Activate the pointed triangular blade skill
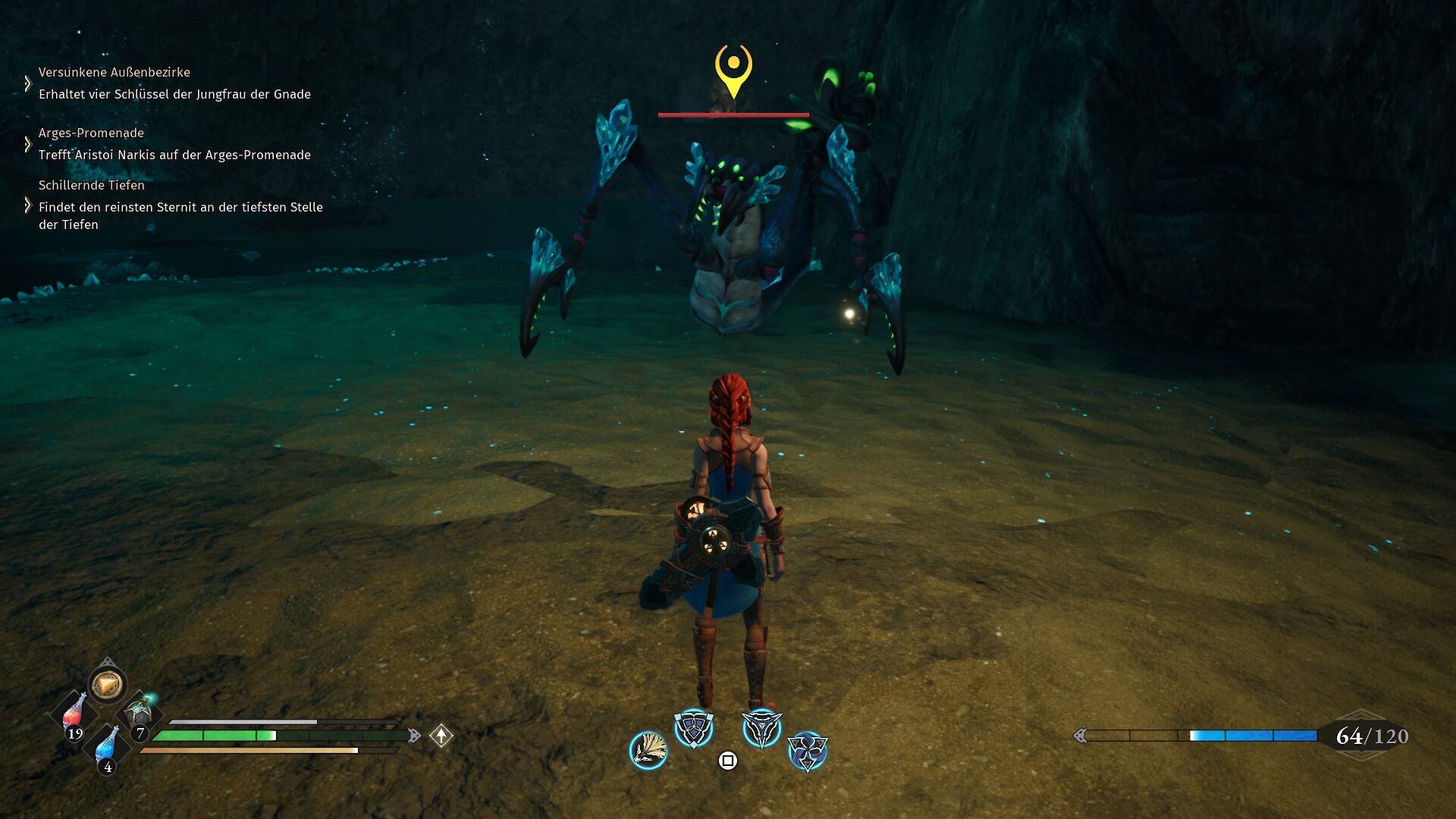 click(761, 729)
